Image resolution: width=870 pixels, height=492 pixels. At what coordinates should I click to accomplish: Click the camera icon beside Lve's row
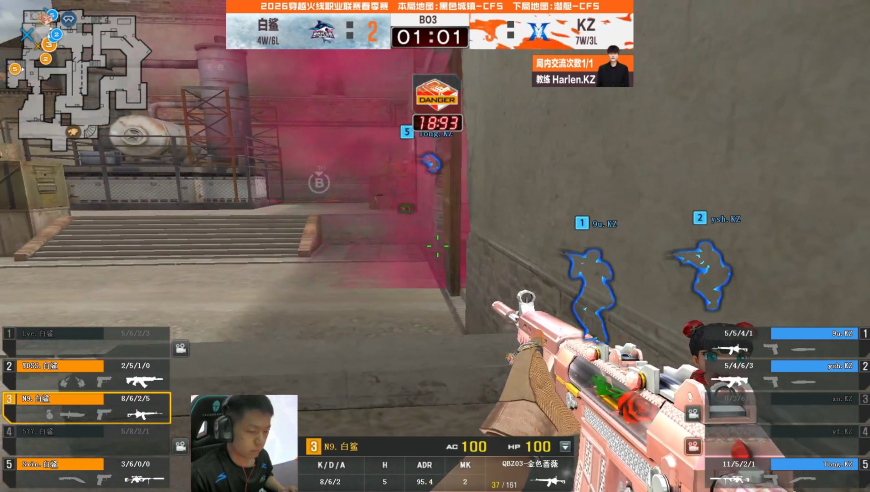point(181,348)
